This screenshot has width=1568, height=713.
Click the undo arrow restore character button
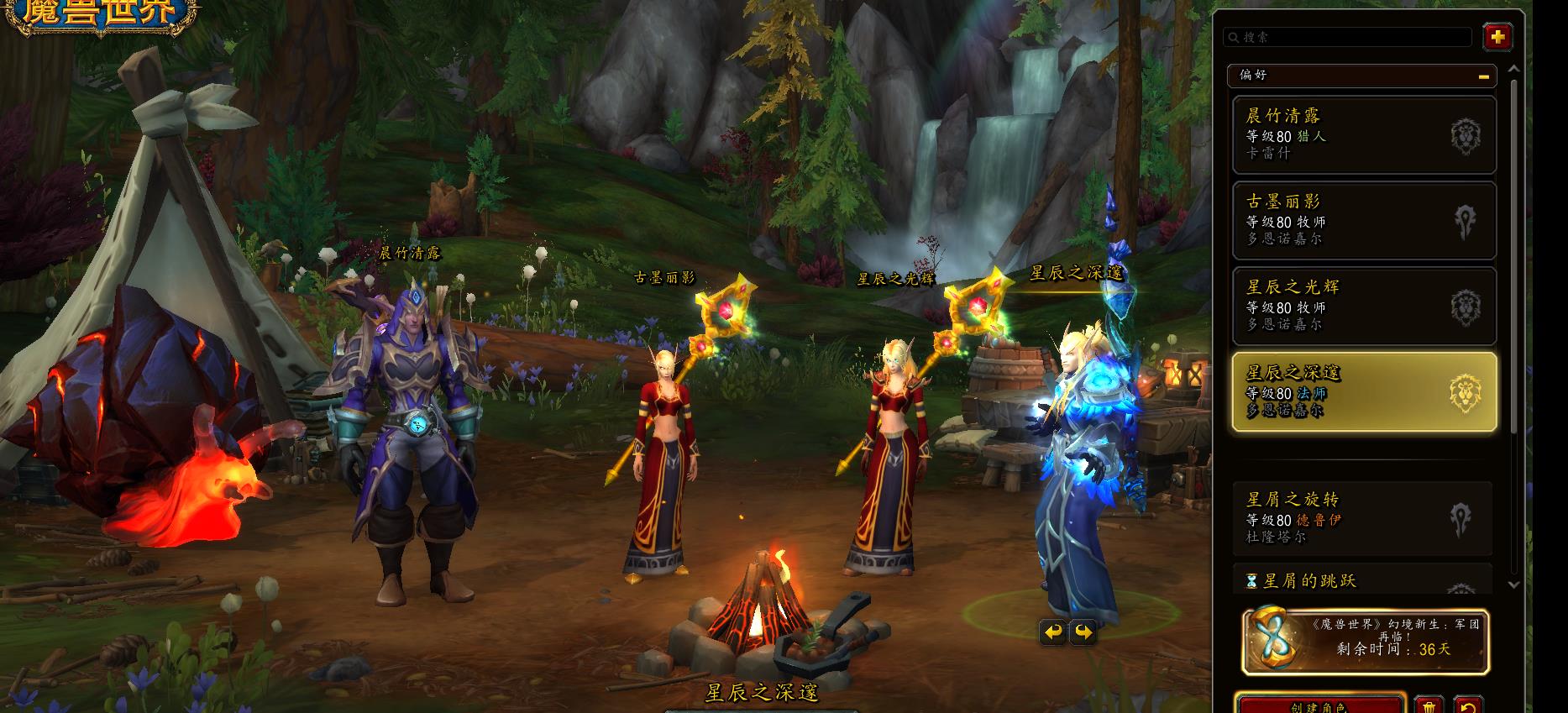click(x=1466, y=705)
